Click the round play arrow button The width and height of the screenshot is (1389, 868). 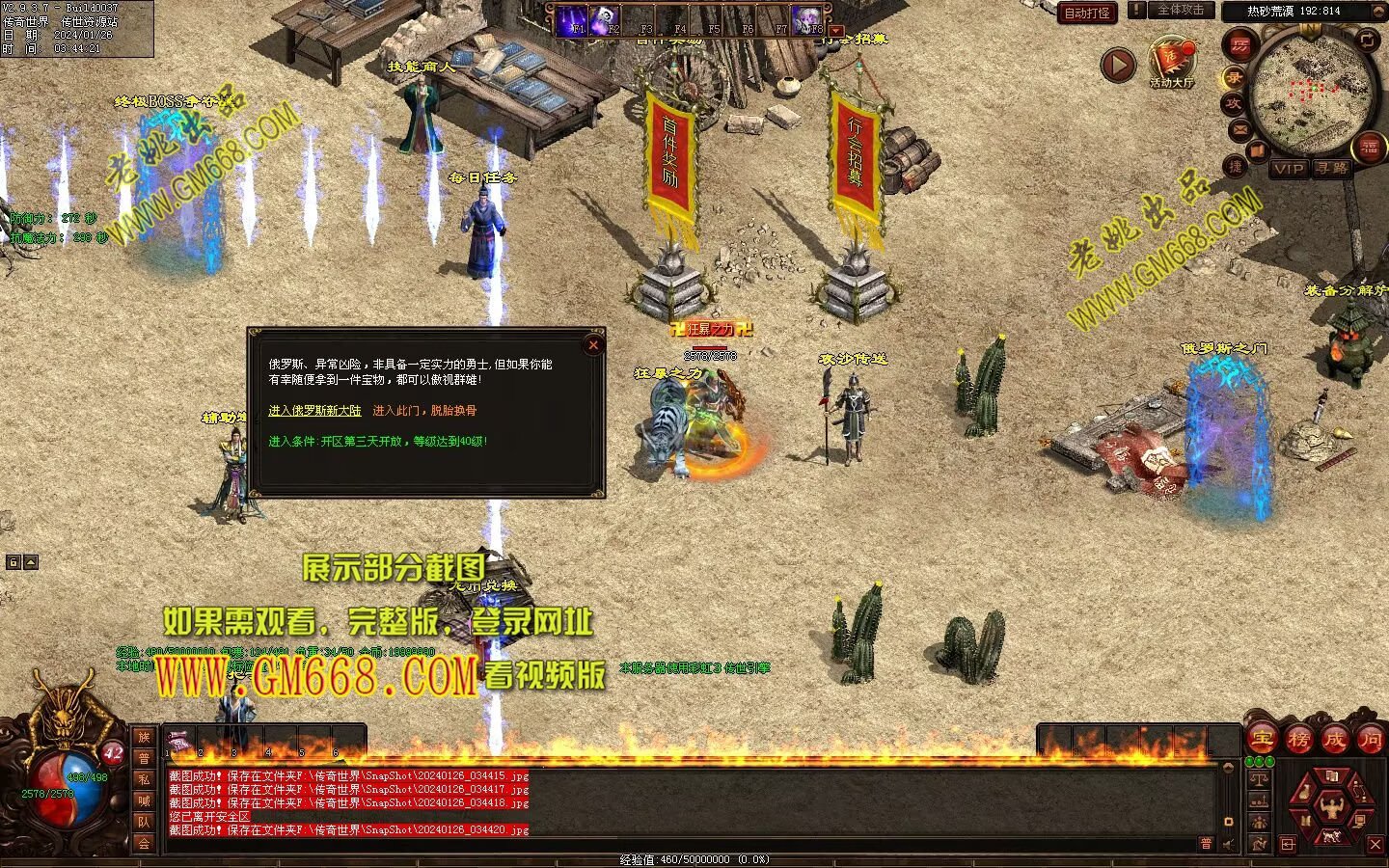[1118, 66]
